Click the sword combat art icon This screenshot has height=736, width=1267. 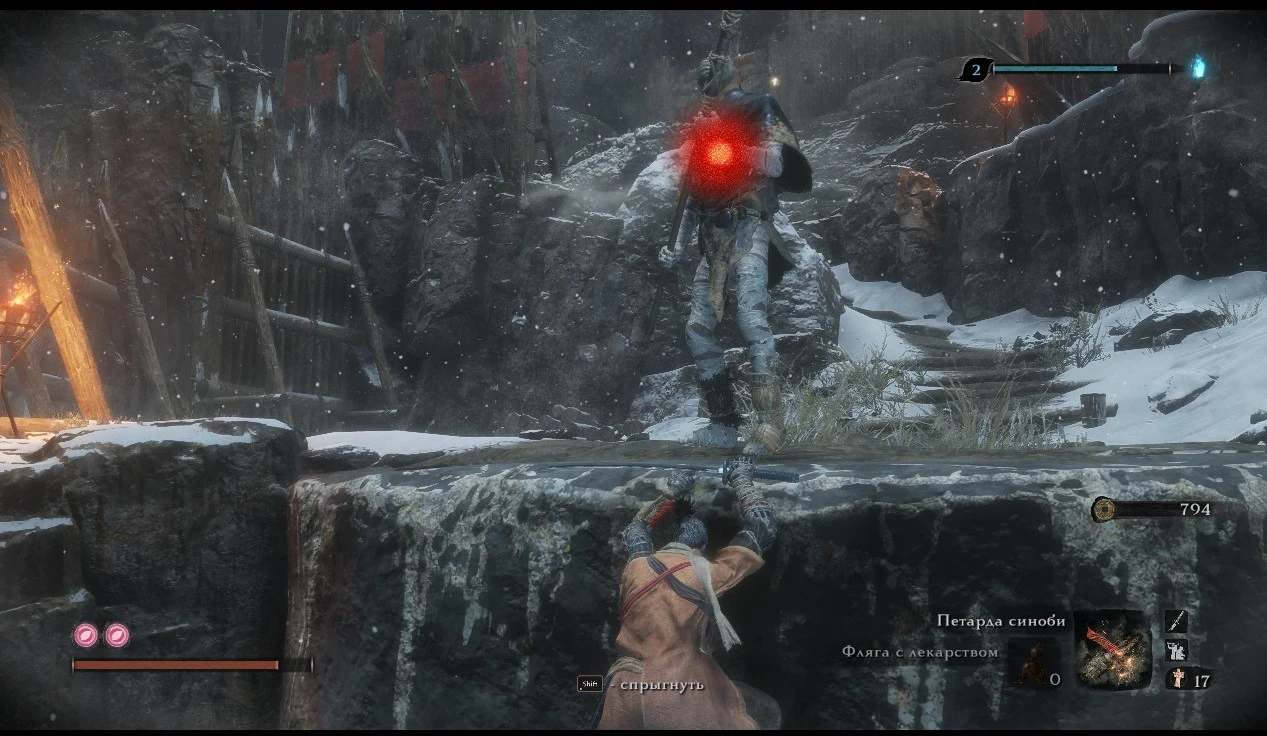pos(1176,621)
